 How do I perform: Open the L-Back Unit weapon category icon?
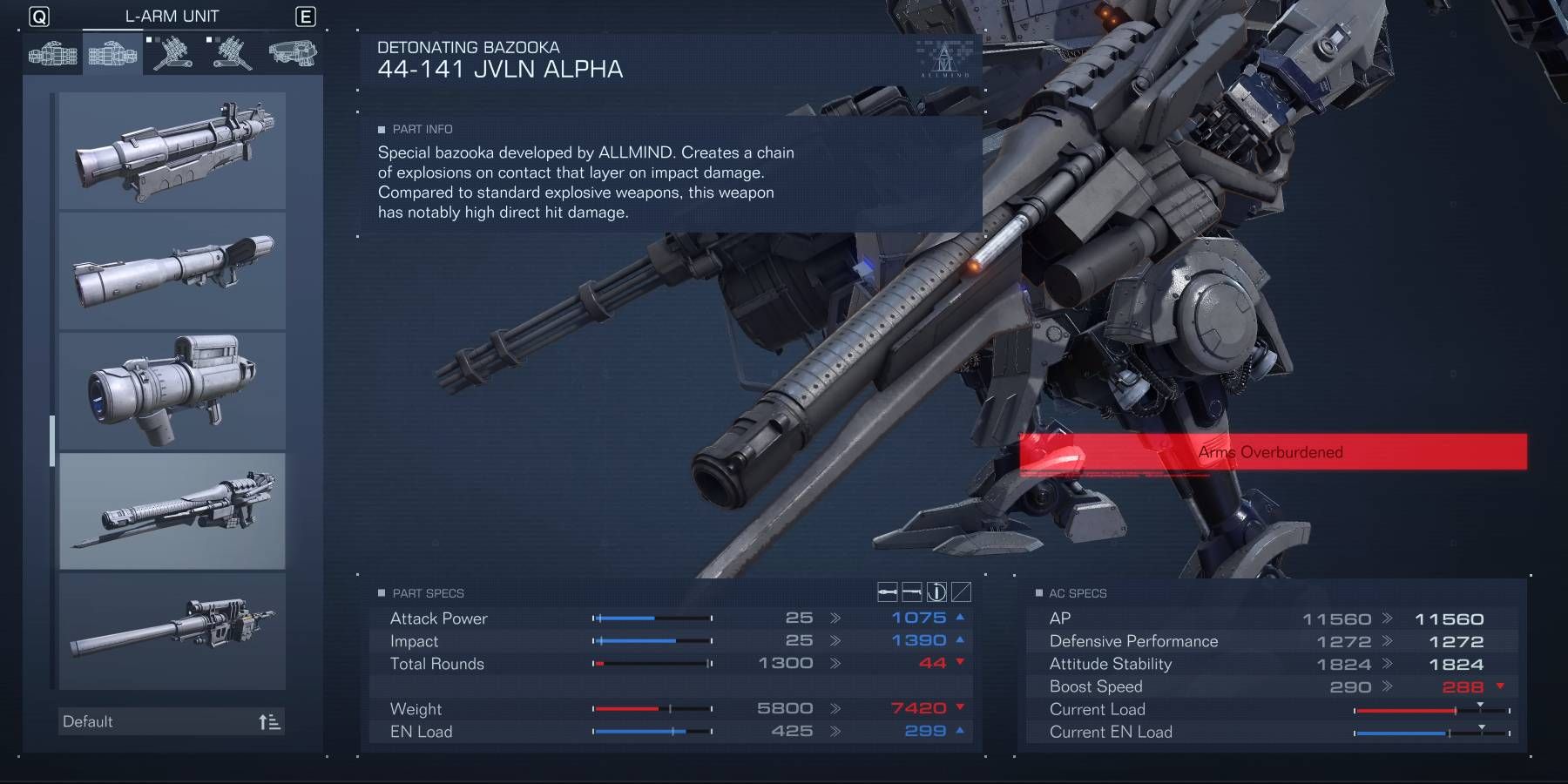pyautogui.click(x=231, y=53)
